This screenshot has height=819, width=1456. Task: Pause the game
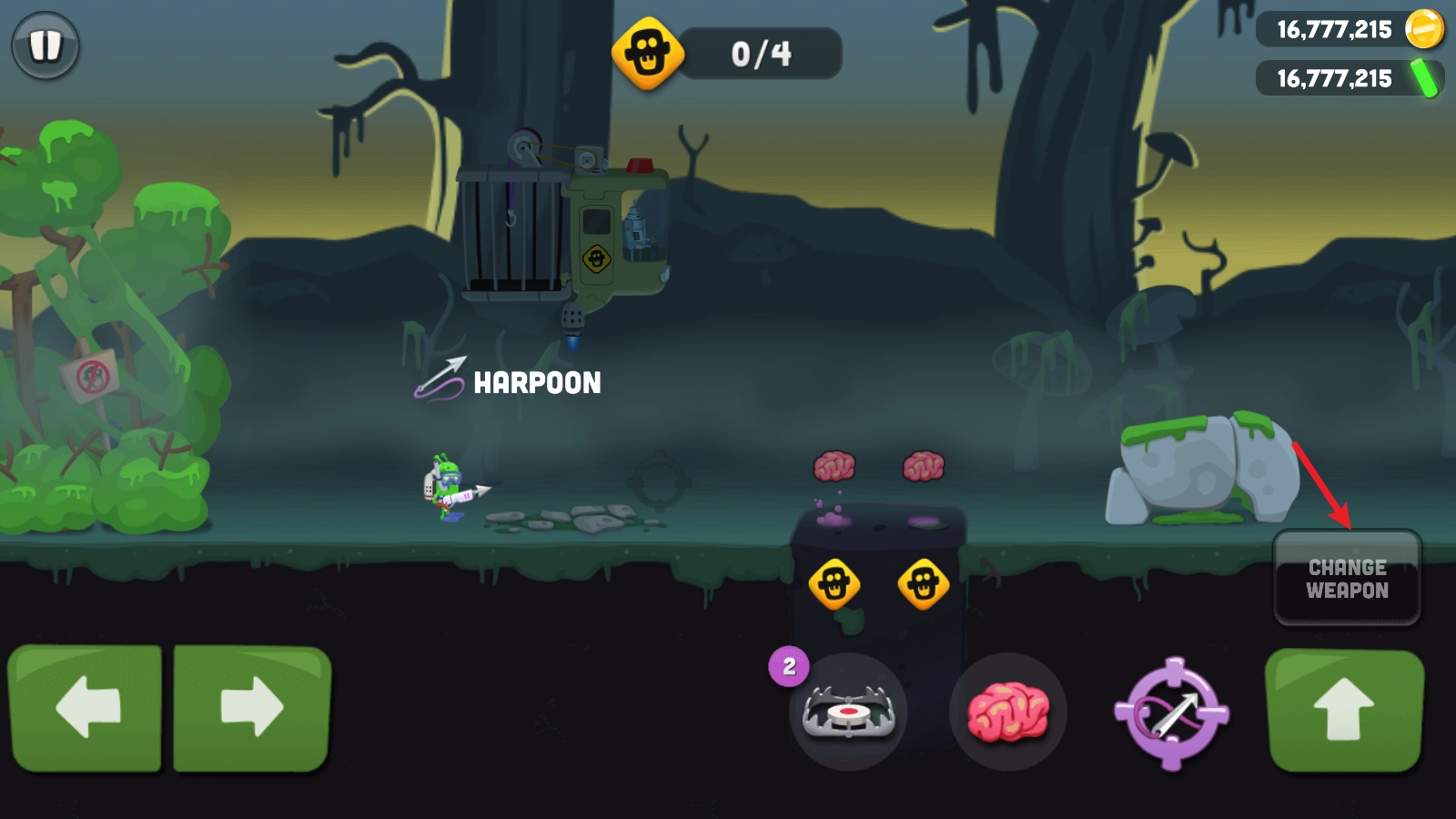[45, 45]
